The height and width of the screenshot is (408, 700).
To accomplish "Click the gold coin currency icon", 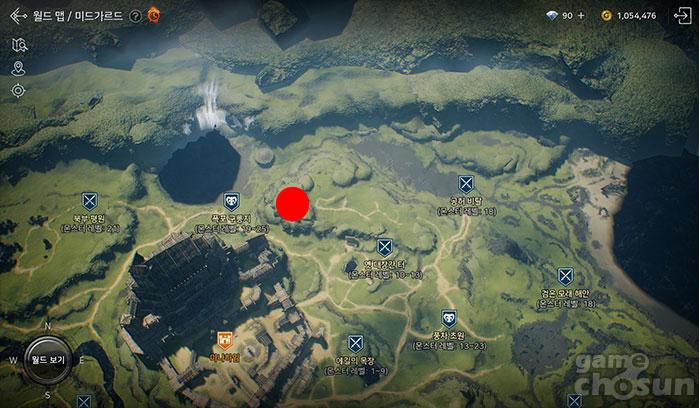I will [x=606, y=15].
